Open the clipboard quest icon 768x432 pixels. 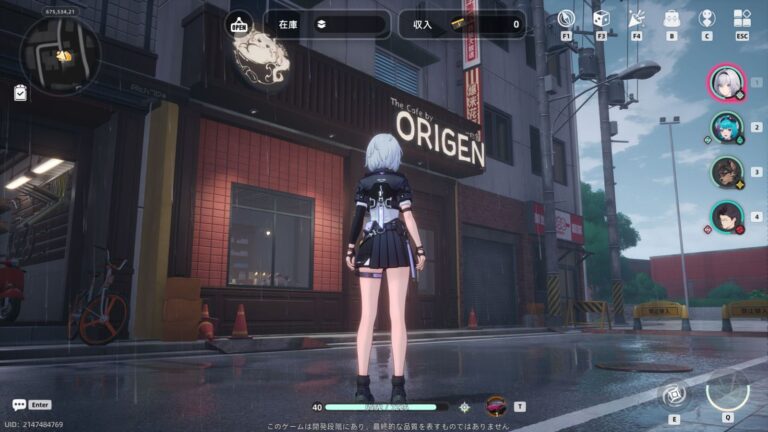[21, 92]
